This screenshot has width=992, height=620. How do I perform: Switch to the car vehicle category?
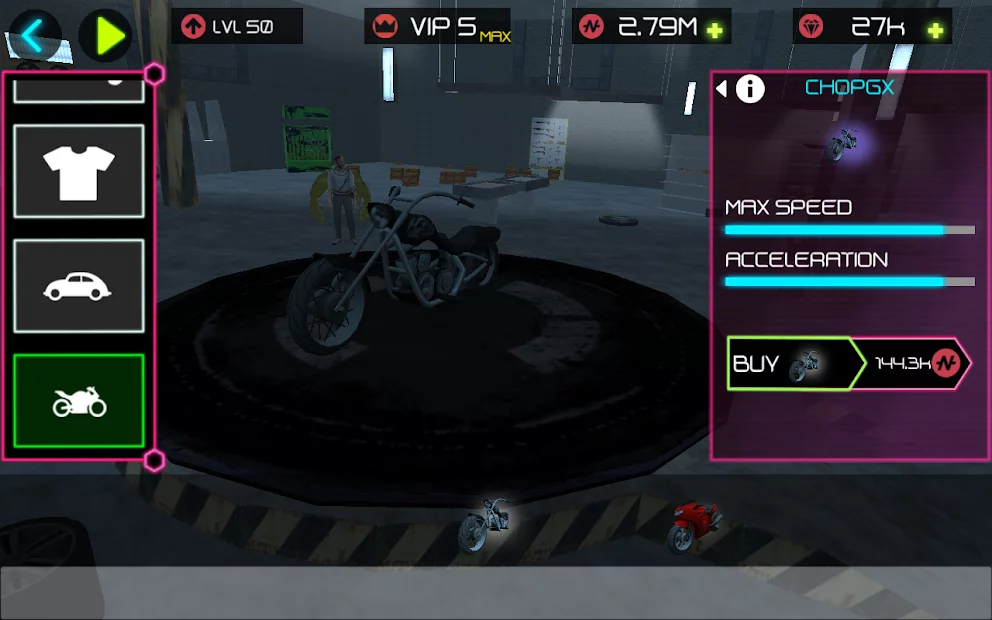pos(79,286)
